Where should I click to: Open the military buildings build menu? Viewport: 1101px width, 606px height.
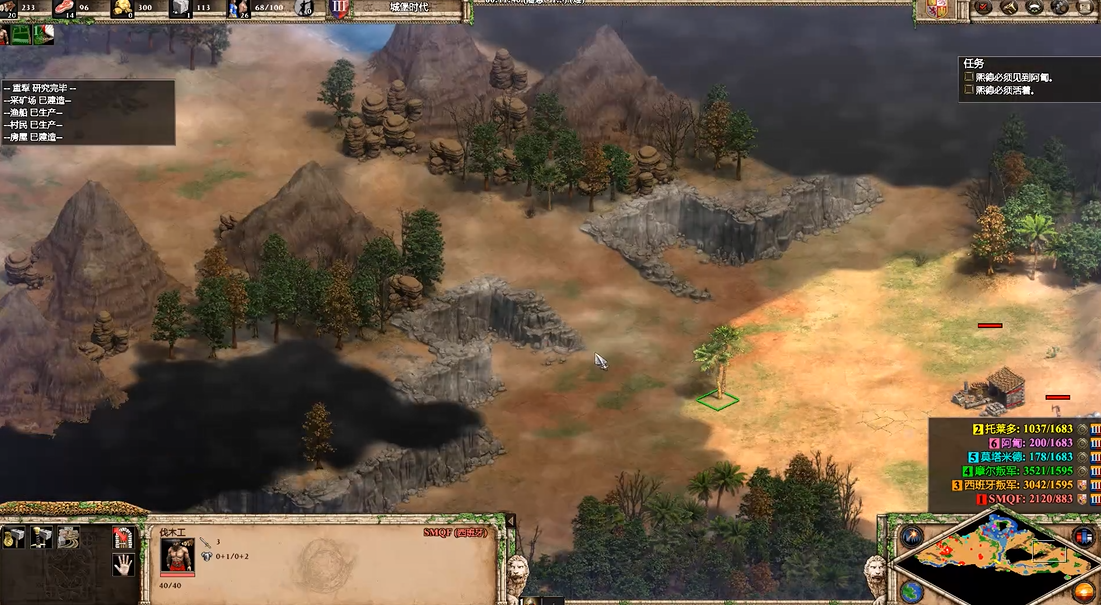(42, 538)
